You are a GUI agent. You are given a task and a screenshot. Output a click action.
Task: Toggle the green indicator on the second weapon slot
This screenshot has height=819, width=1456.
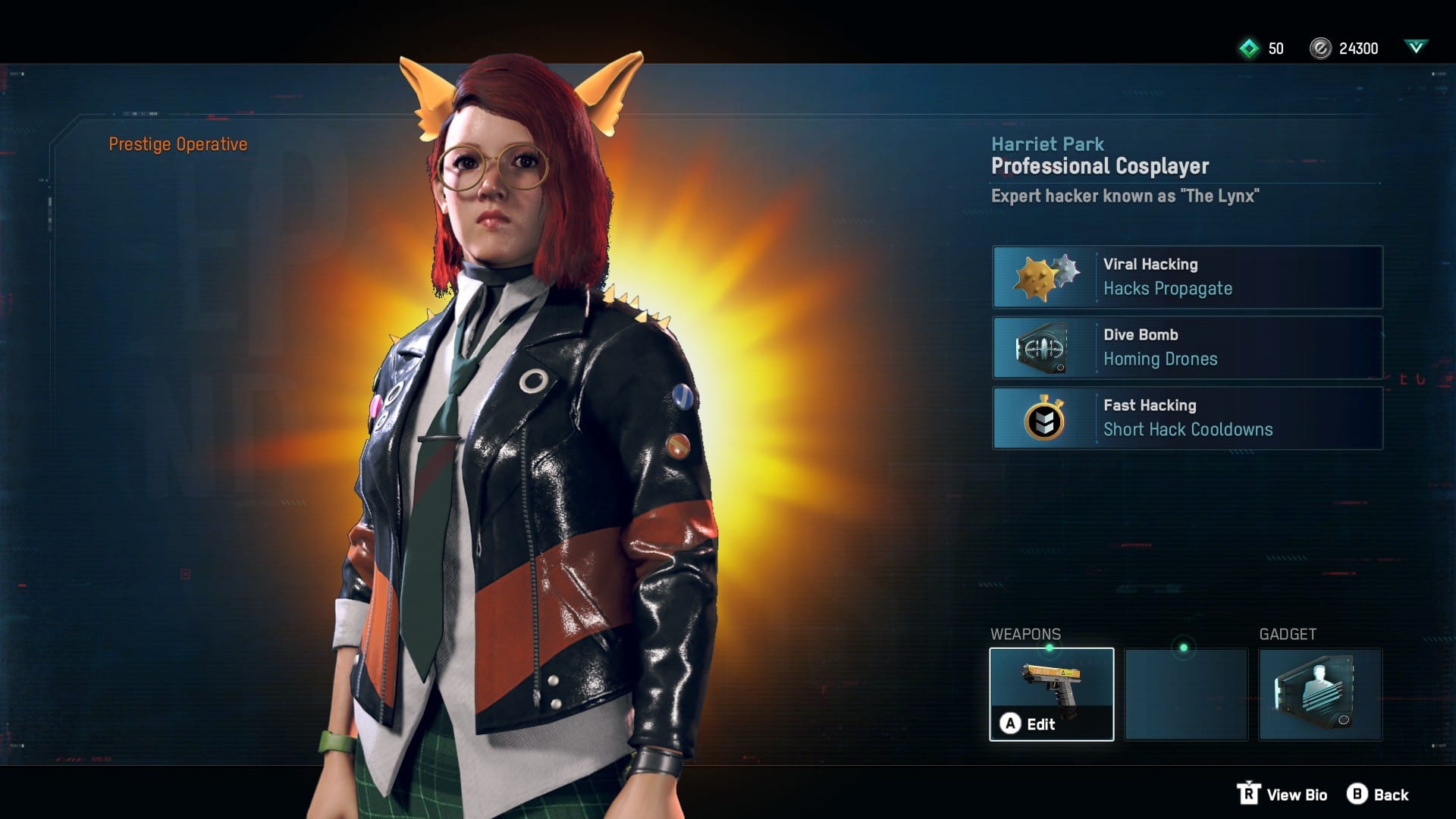(x=1185, y=646)
